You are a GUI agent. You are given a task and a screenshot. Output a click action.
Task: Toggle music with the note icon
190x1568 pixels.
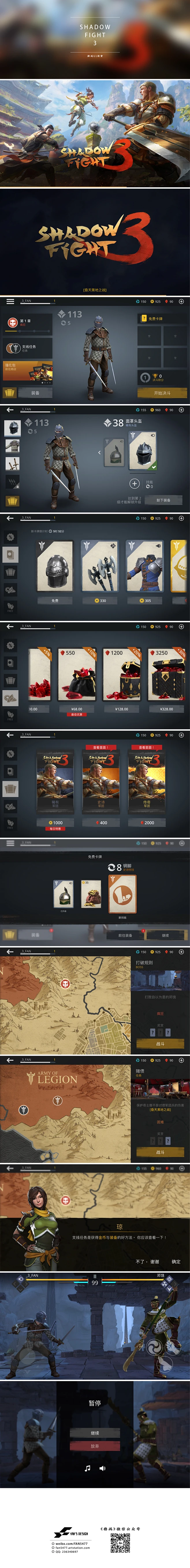[x=87, y=1468]
